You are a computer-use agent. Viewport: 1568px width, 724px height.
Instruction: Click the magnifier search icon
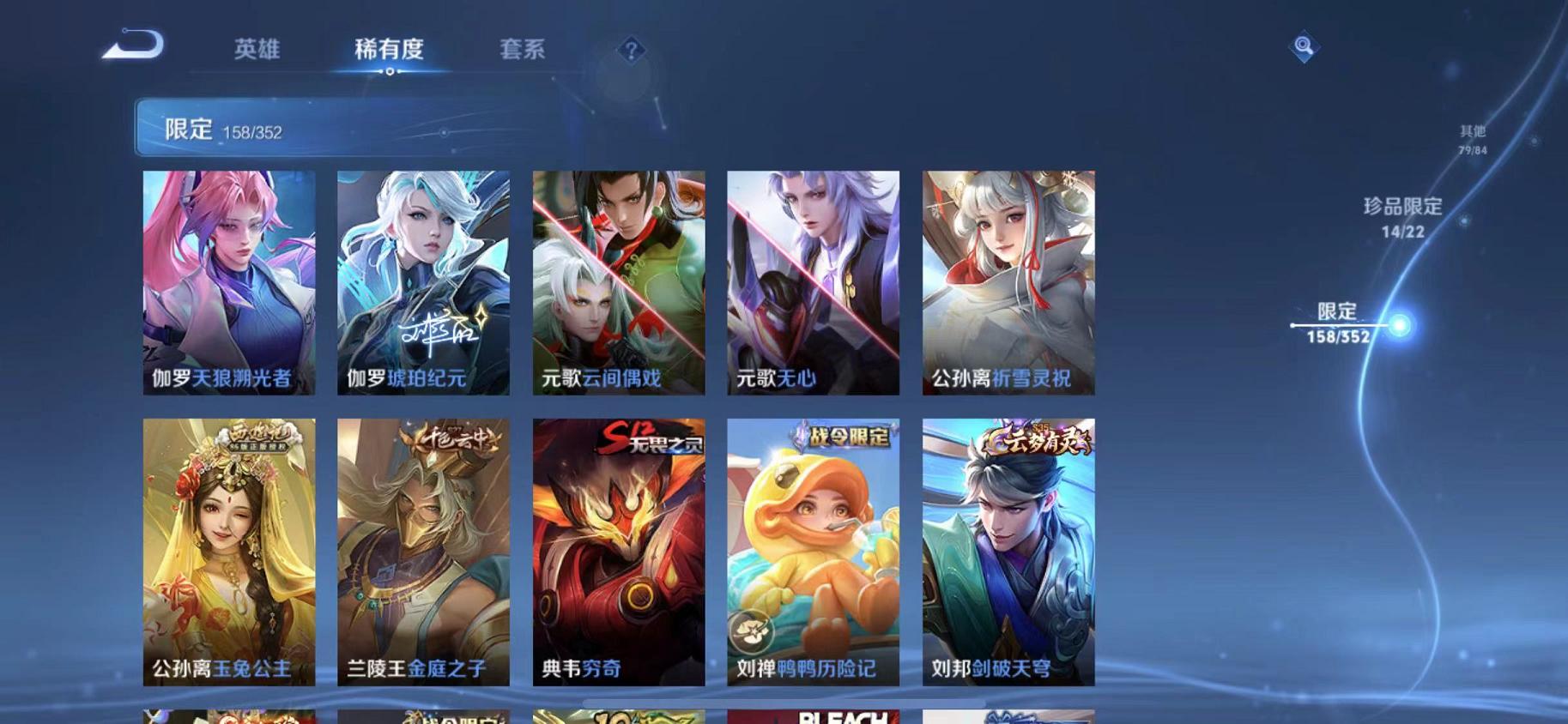point(1303,45)
